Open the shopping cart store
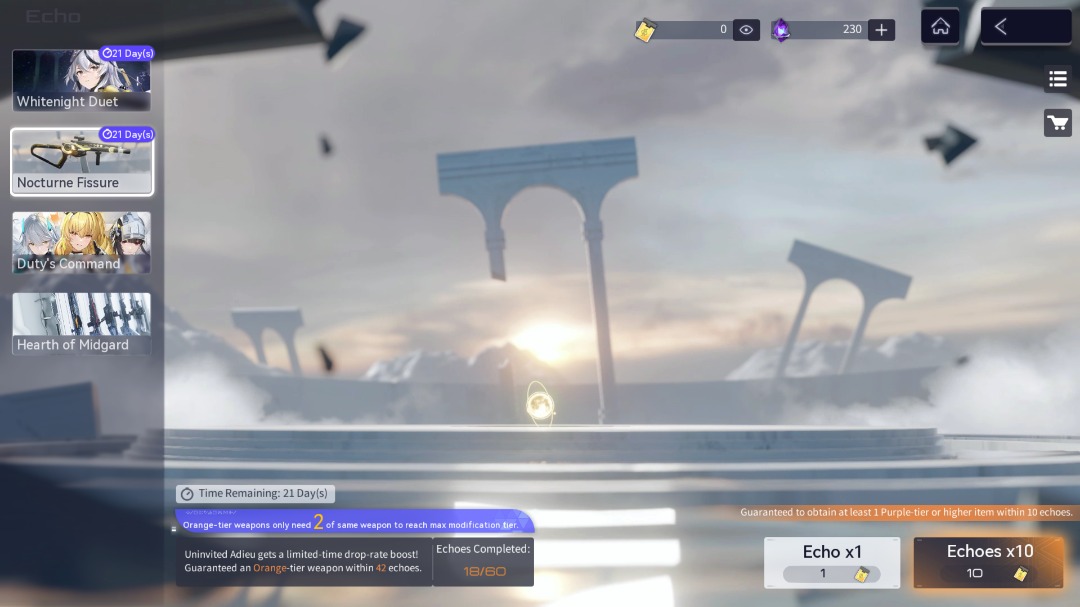 pos(1057,123)
